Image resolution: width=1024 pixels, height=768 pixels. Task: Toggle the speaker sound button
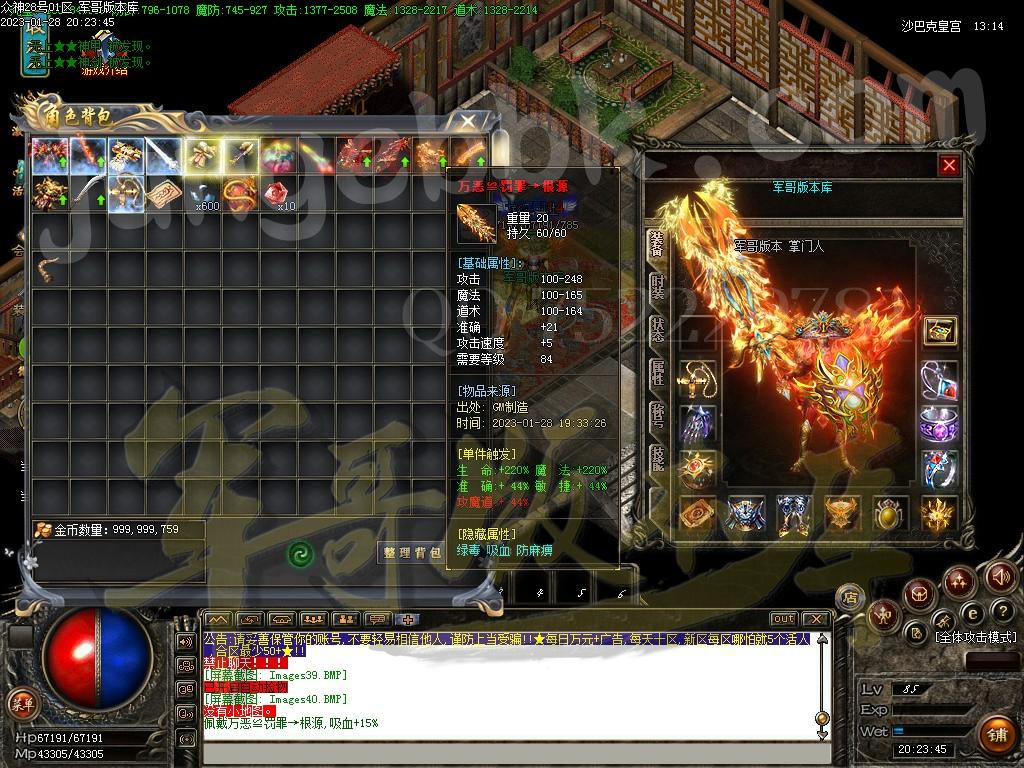coord(1001,577)
